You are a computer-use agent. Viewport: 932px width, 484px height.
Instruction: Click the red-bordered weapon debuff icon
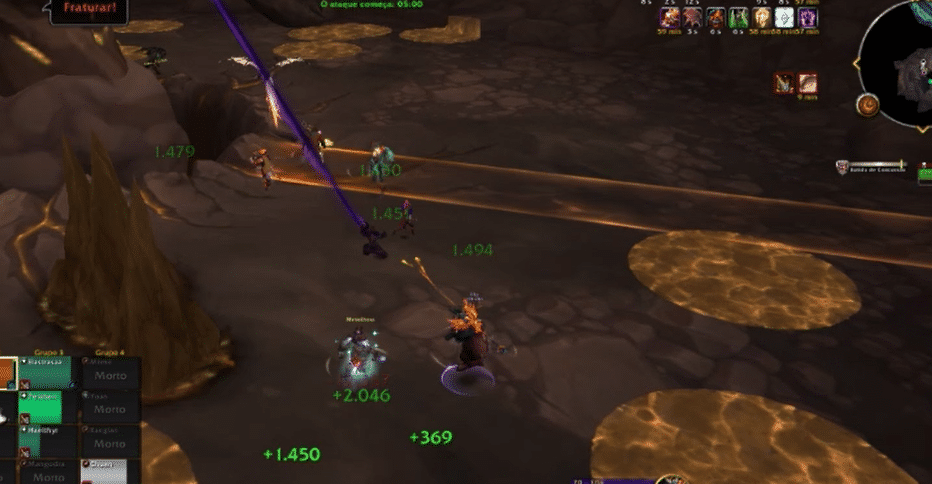tap(785, 84)
